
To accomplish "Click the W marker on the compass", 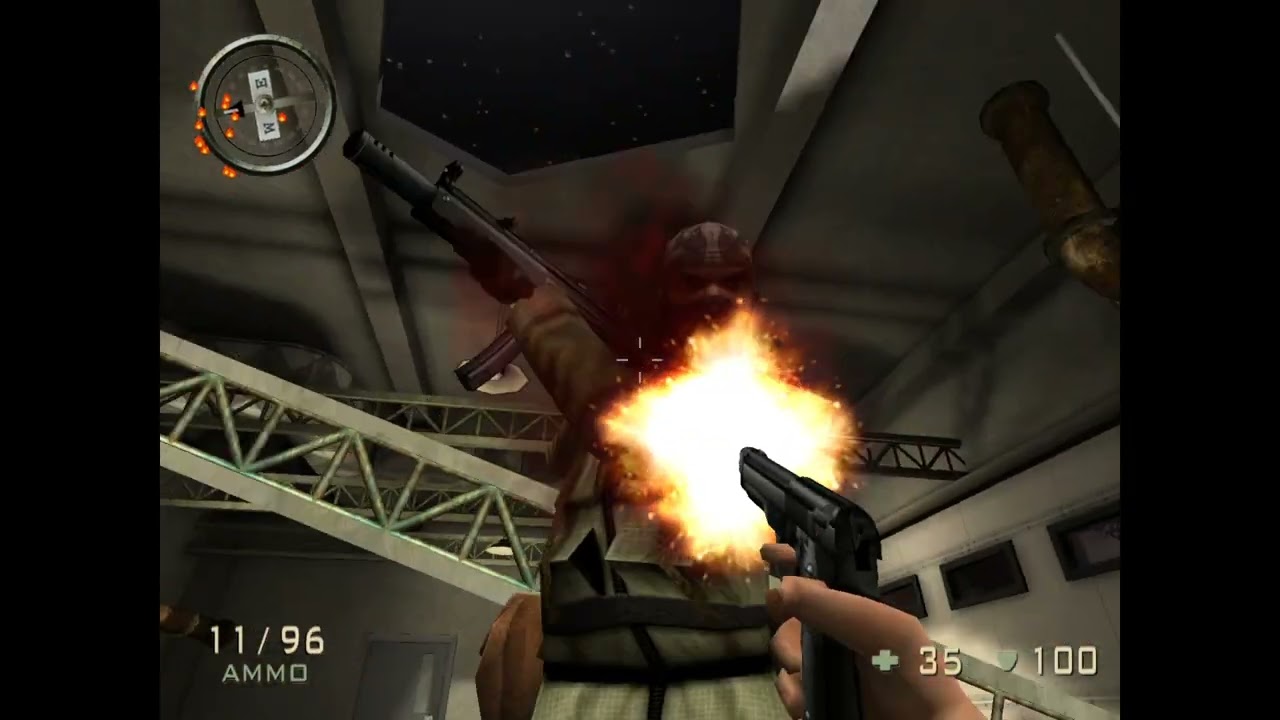I will pos(268,126).
